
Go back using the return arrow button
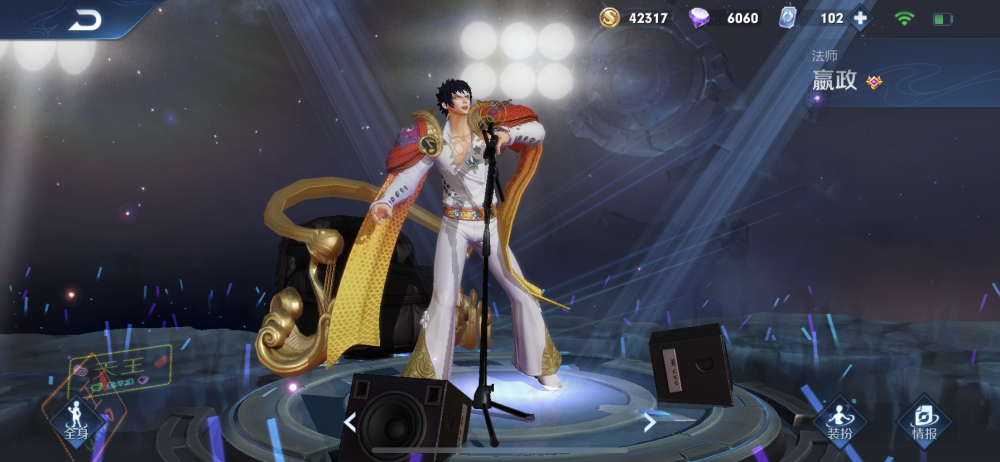(x=85, y=19)
